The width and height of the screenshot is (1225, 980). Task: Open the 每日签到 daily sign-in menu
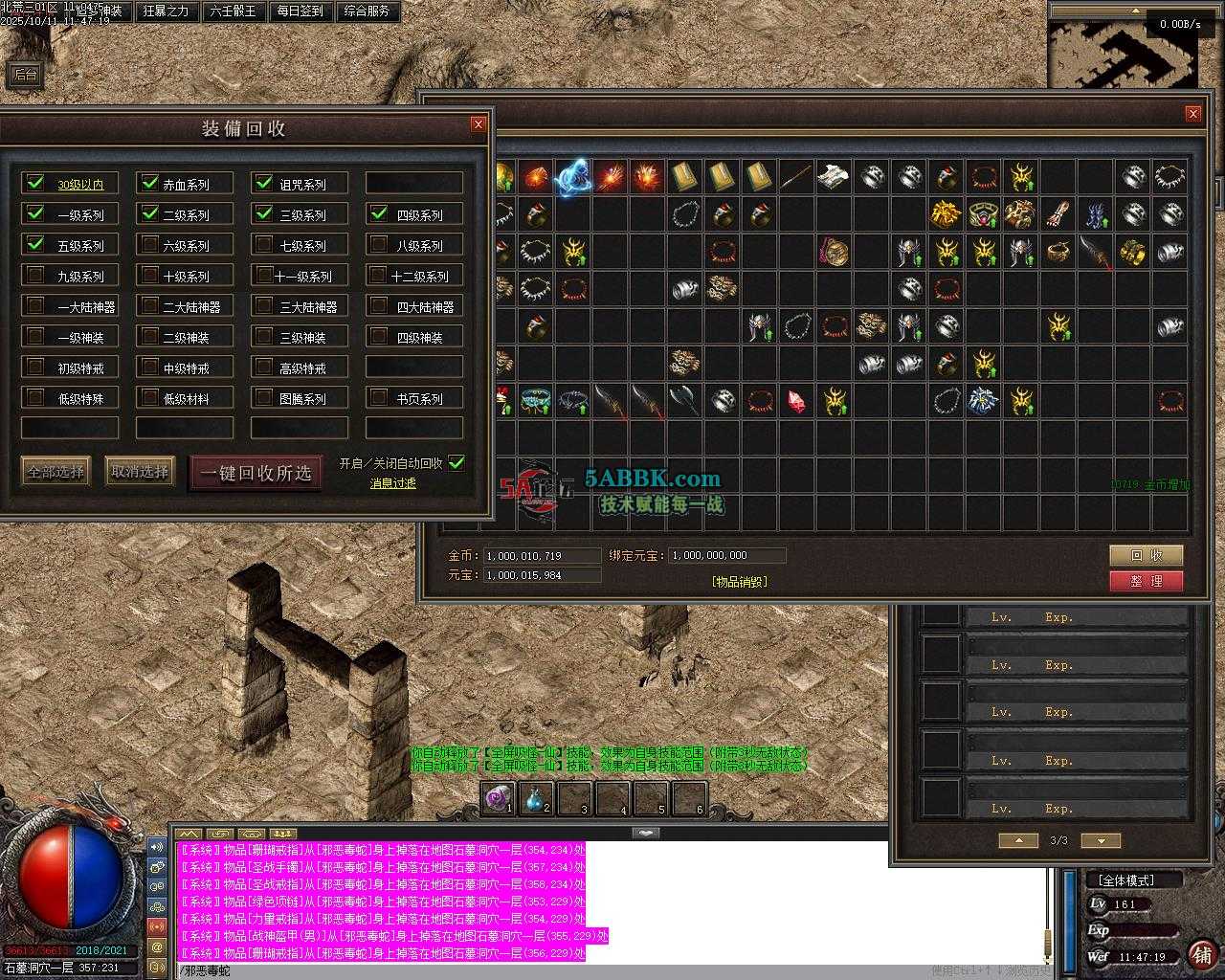[300, 11]
